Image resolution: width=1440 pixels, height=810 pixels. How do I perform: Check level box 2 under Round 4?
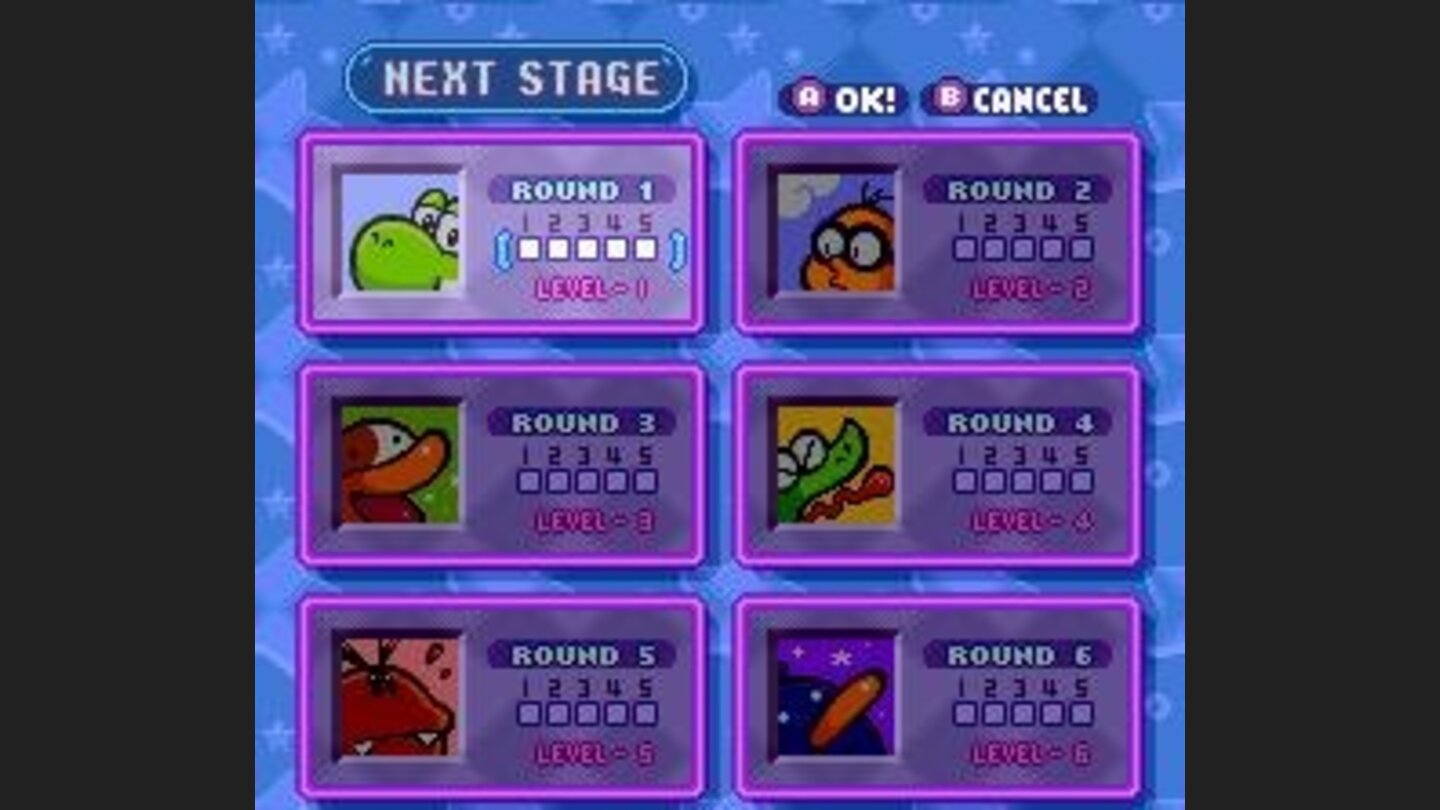click(996, 482)
